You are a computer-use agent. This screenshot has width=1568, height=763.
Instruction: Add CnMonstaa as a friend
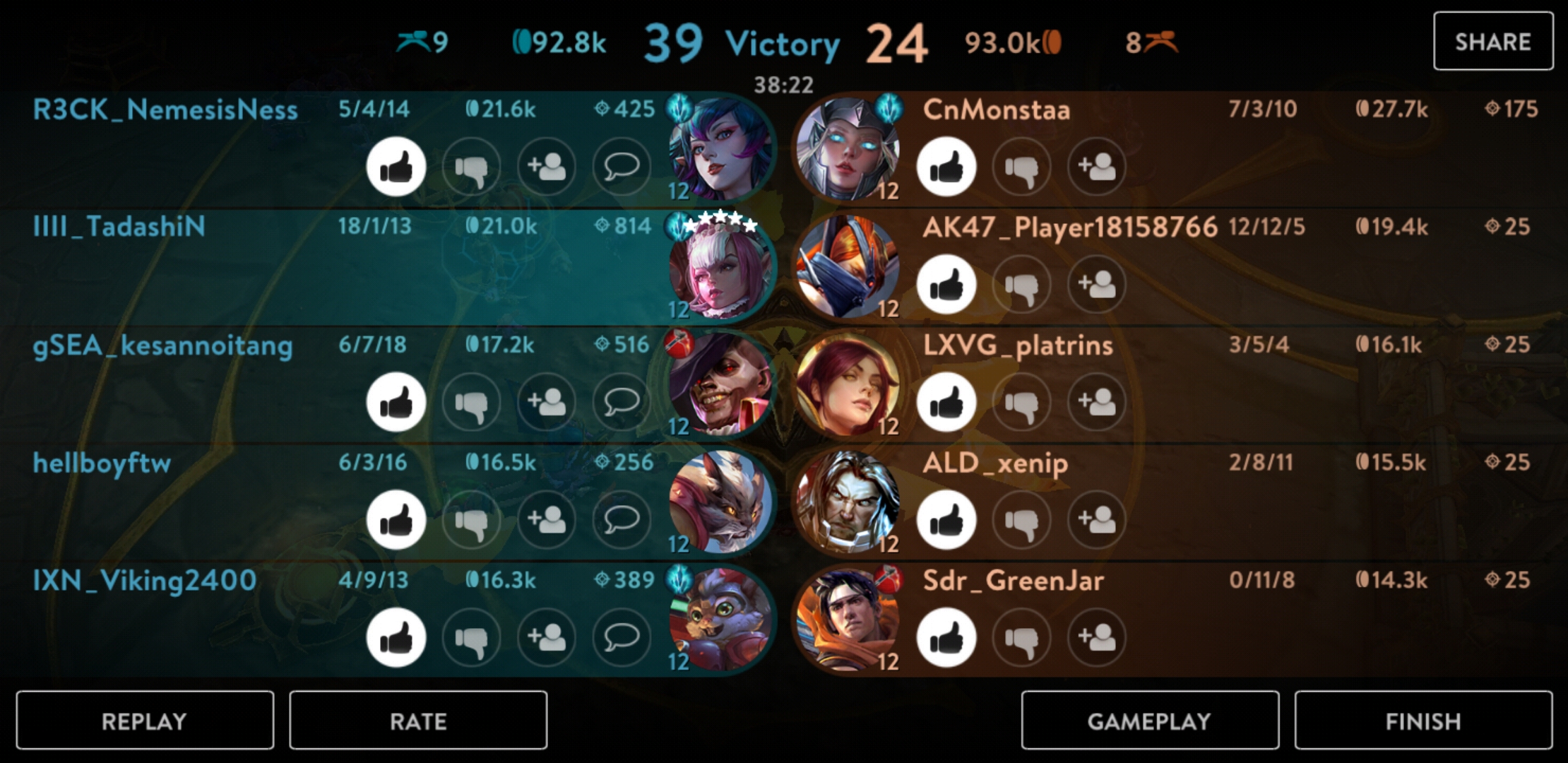coord(1096,167)
